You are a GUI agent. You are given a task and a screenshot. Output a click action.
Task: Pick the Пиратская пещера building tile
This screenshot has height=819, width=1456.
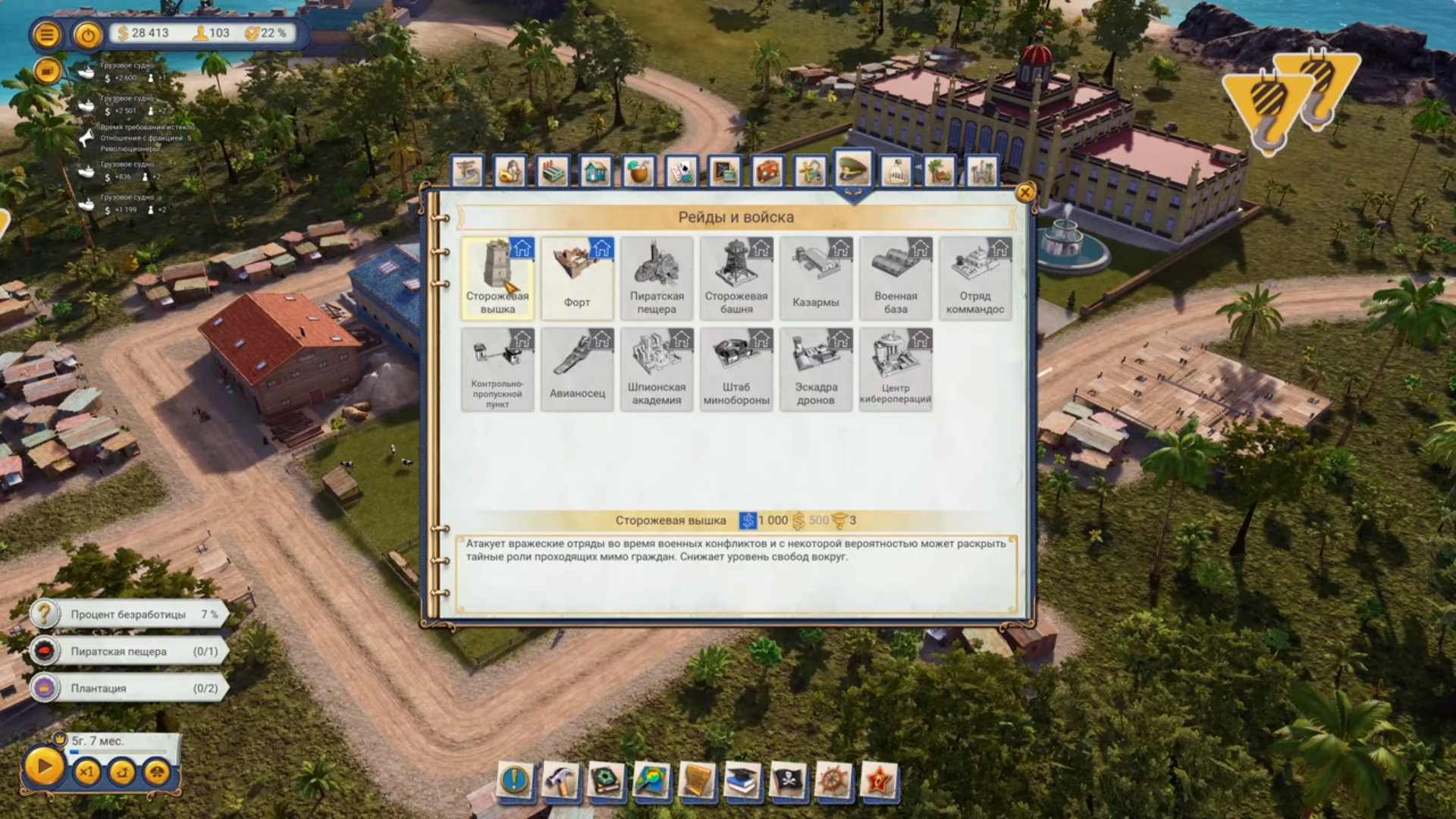pos(656,278)
